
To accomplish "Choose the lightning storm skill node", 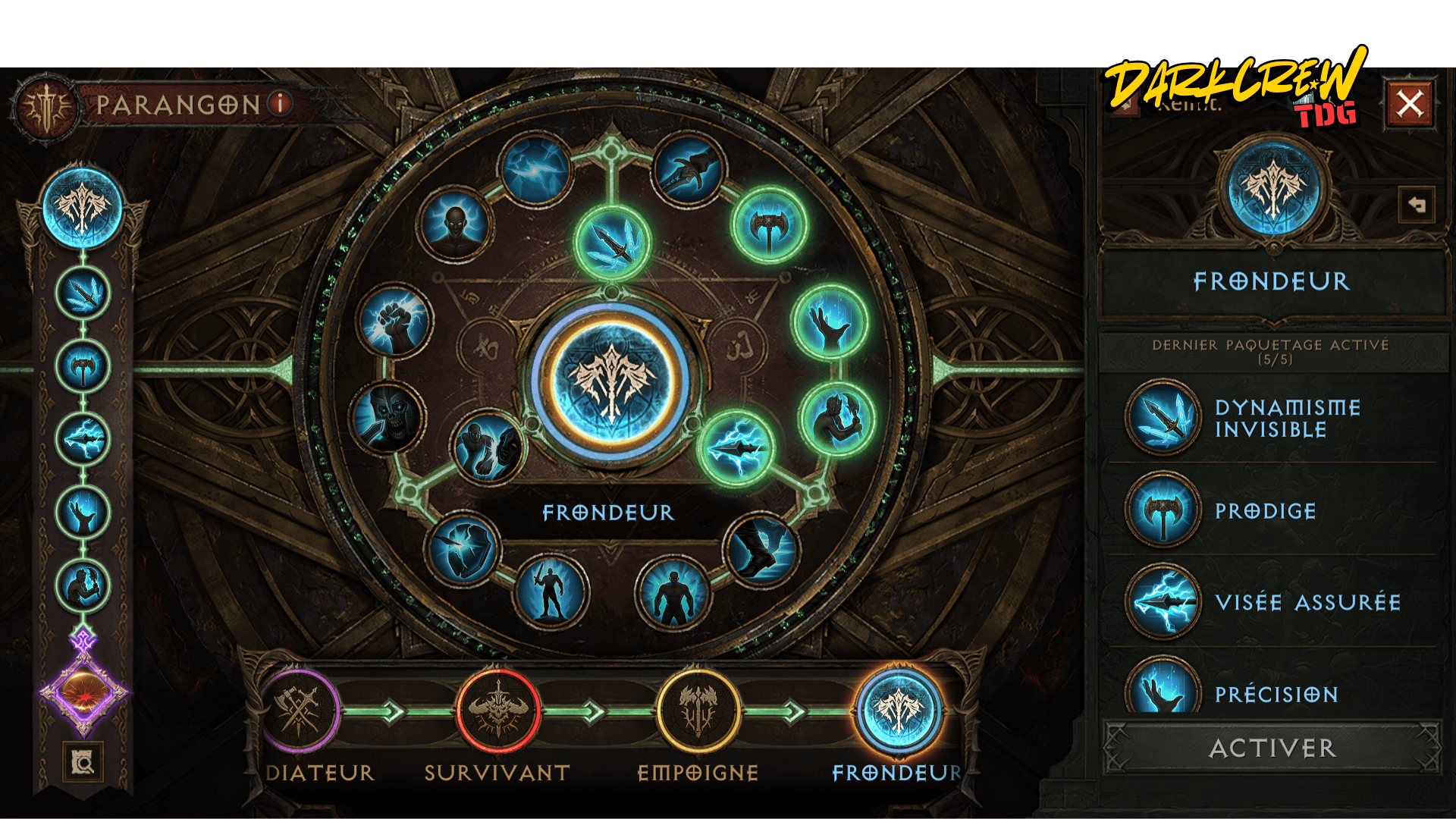I will (535, 170).
